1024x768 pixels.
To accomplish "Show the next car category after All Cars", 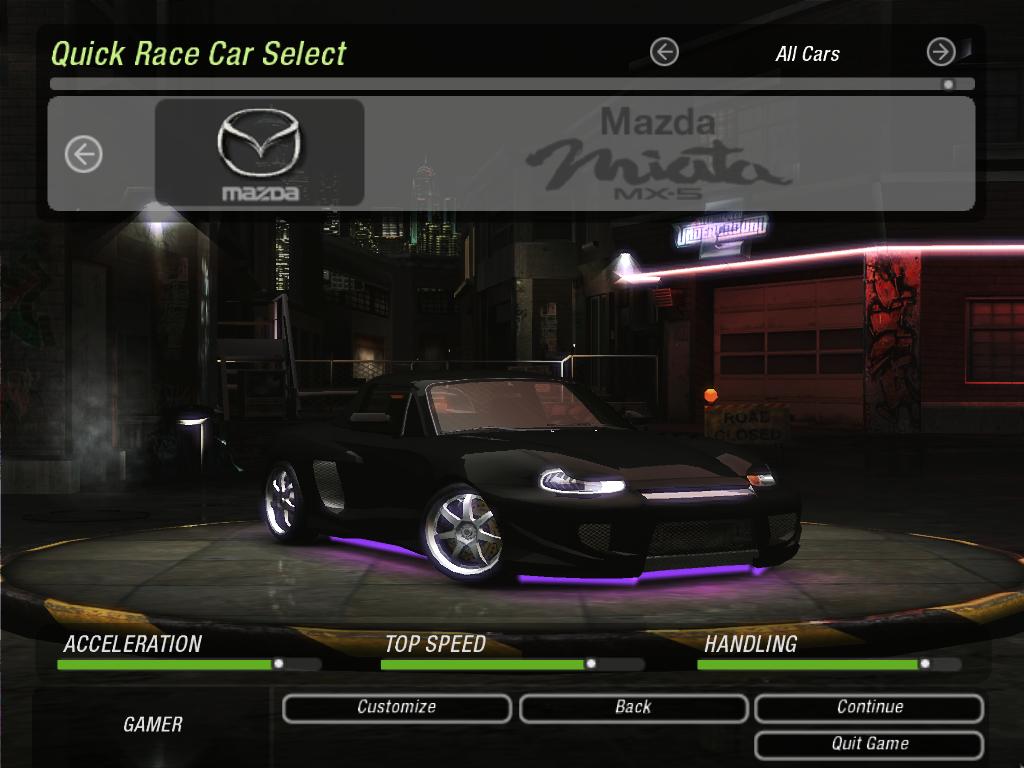I will coord(941,52).
